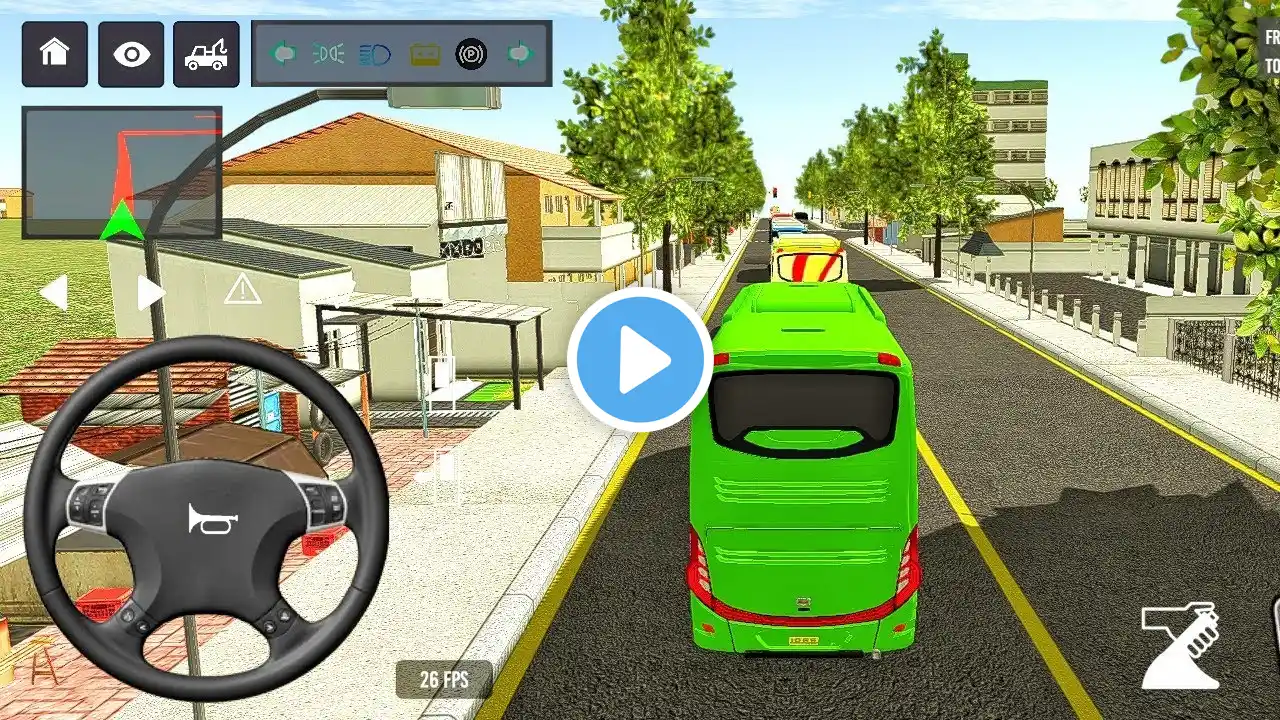Tap the yellow battery indicator icon
Viewport: 1280px width, 720px height.
424,54
